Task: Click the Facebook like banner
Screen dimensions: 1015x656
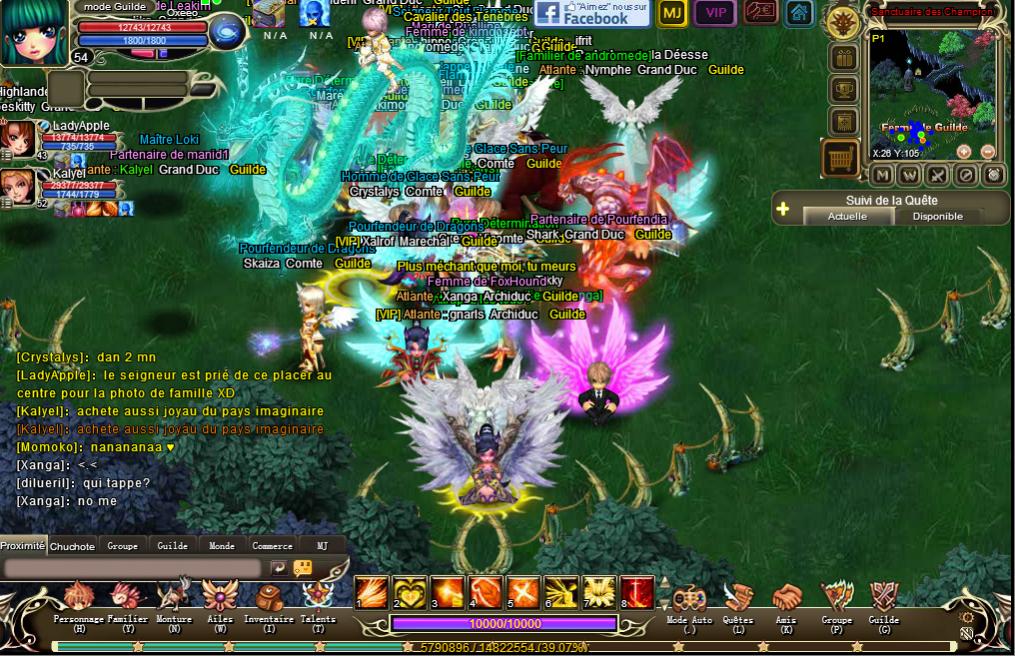Action: click(592, 13)
